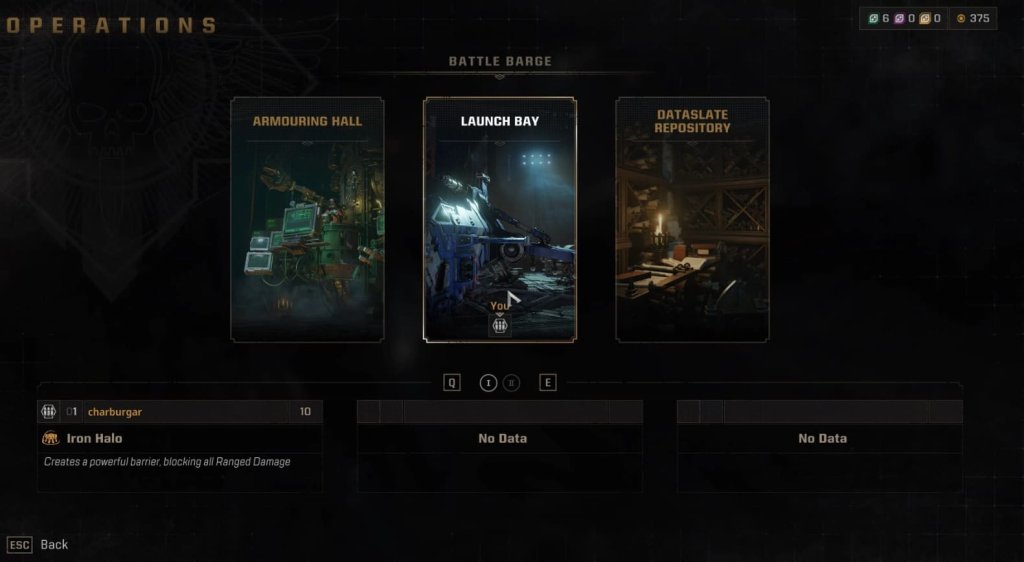Select the Launch Bay card
The image size is (1024, 562).
click(x=499, y=220)
